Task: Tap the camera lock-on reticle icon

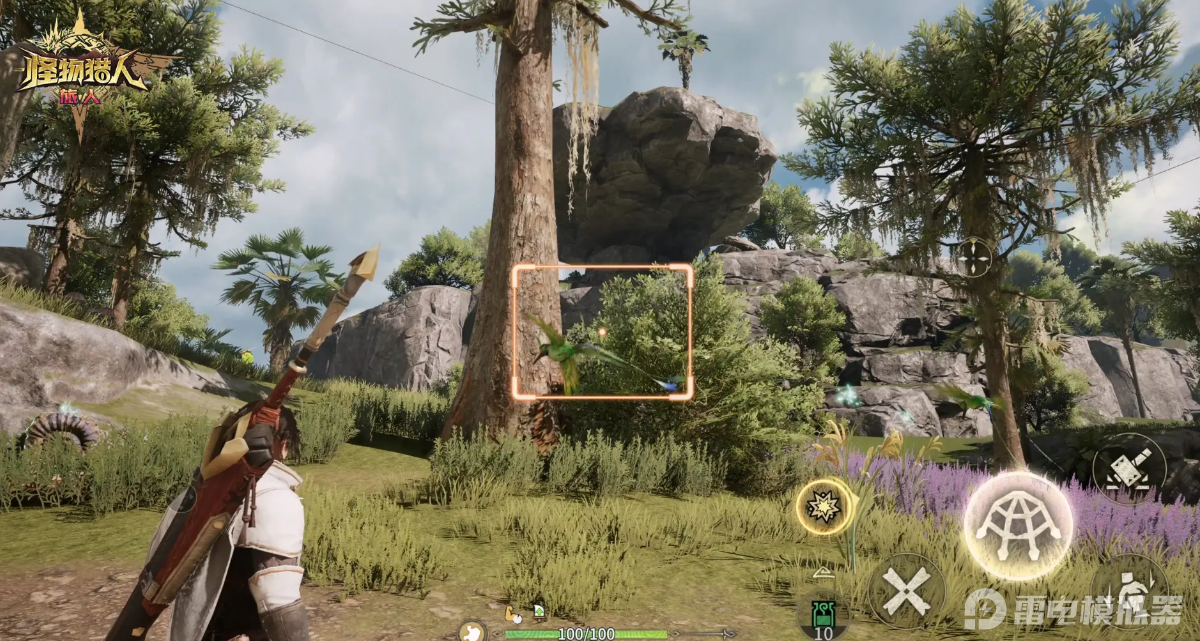Action: click(974, 257)
